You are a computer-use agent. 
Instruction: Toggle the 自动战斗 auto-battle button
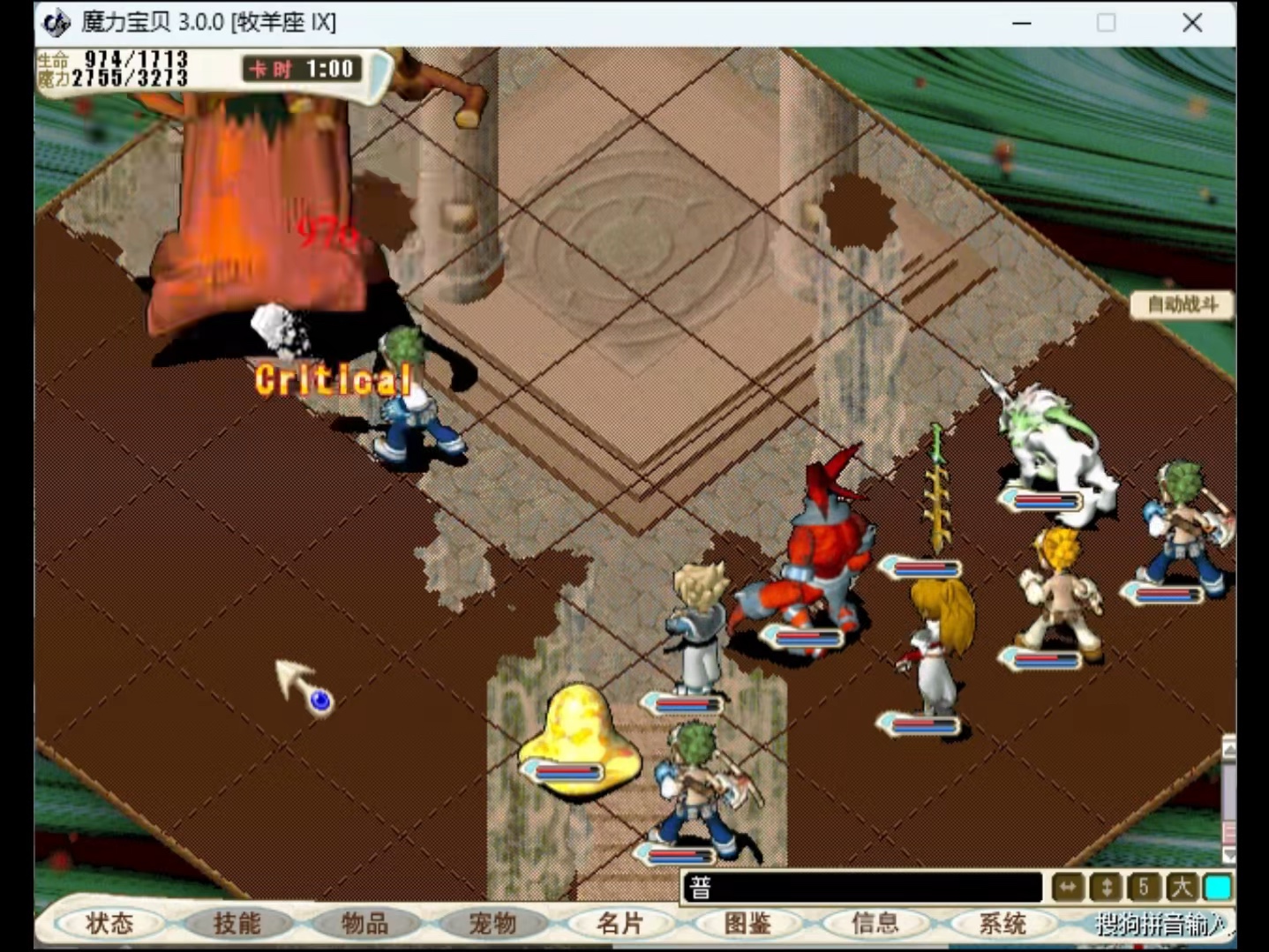[x=1183, y=305]
